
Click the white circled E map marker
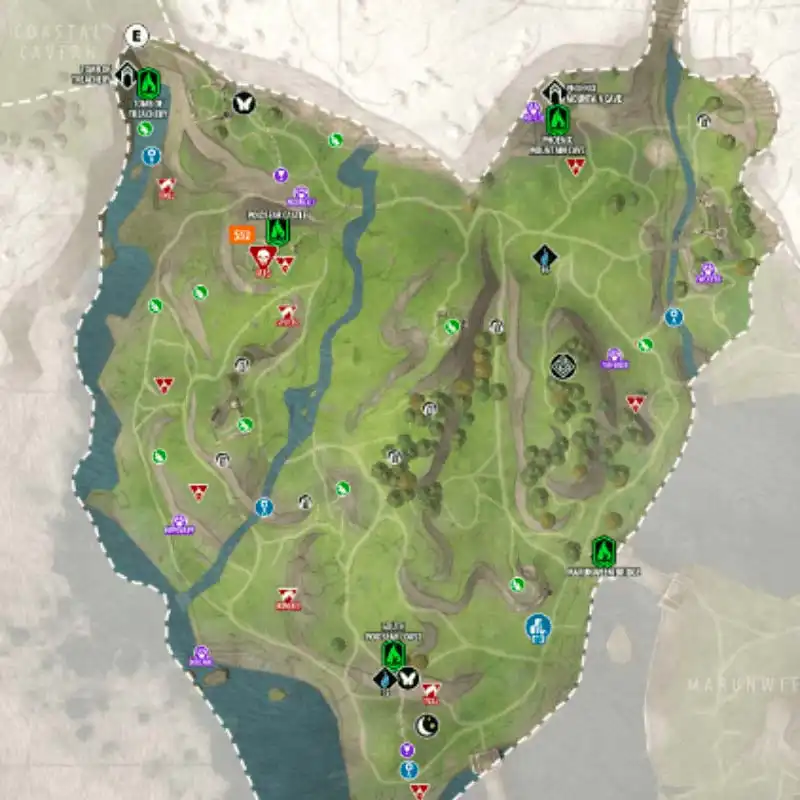[138, 38]
